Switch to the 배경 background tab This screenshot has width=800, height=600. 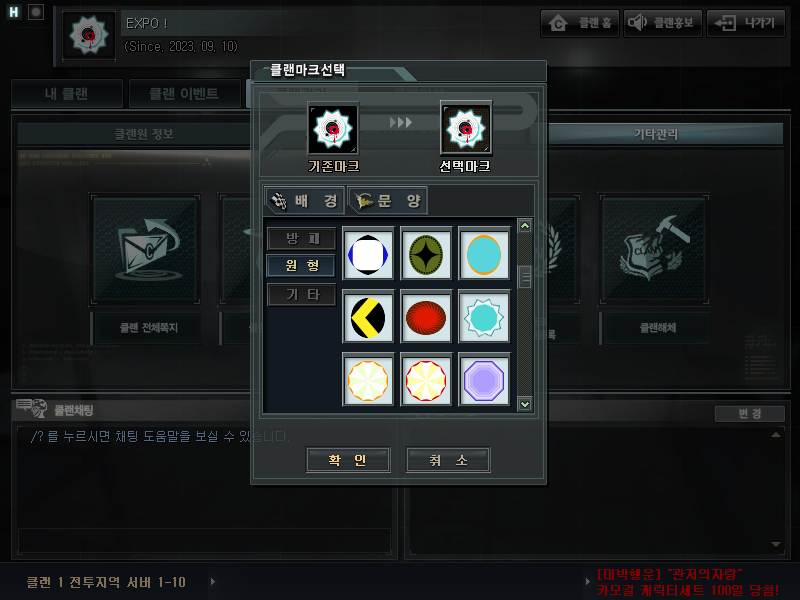[x=305, y=201]
